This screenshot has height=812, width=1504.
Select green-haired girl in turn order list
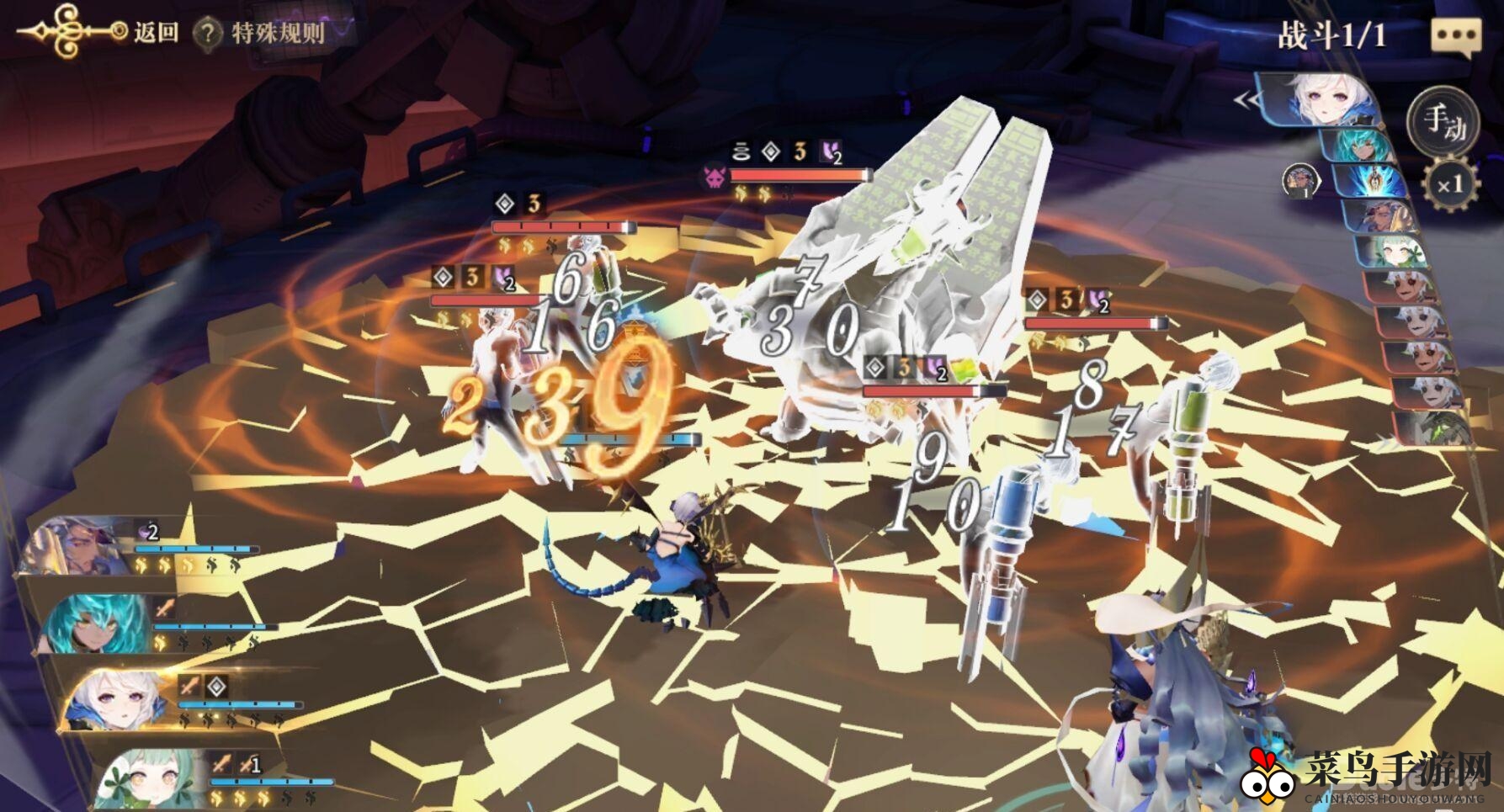pos(1397,252)
